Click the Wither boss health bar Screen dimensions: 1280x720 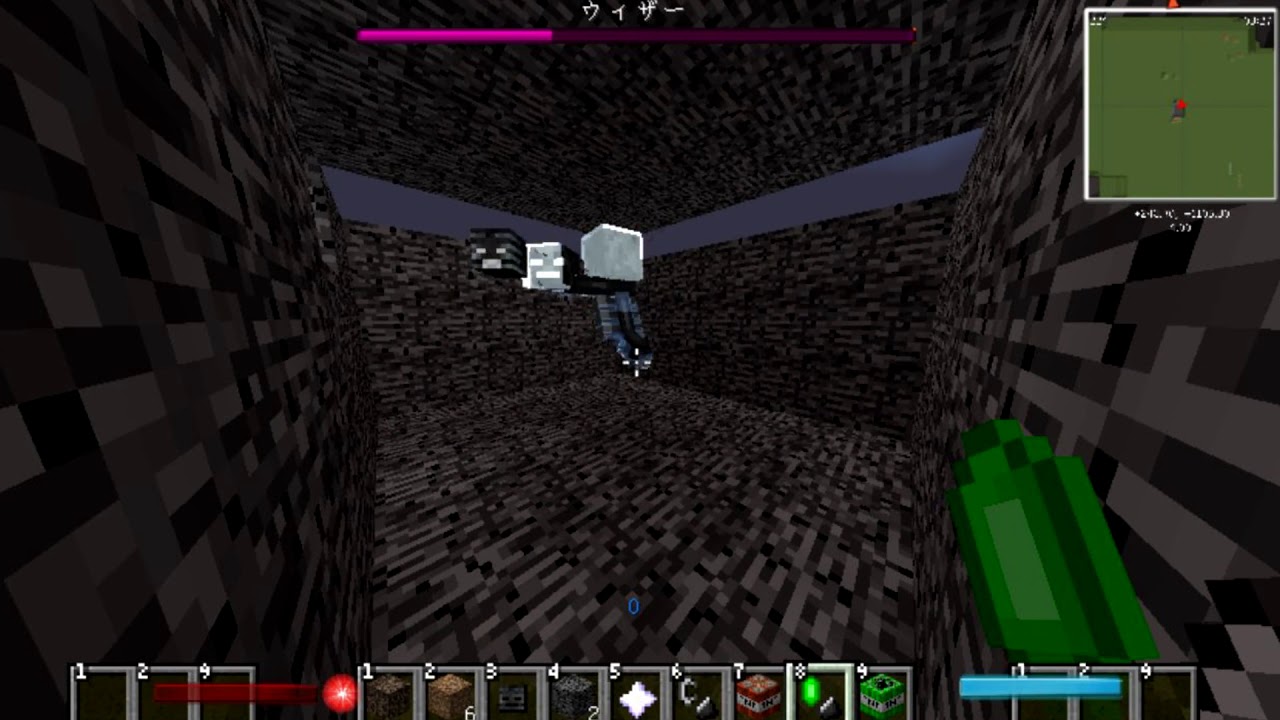[x=637, y=35]
